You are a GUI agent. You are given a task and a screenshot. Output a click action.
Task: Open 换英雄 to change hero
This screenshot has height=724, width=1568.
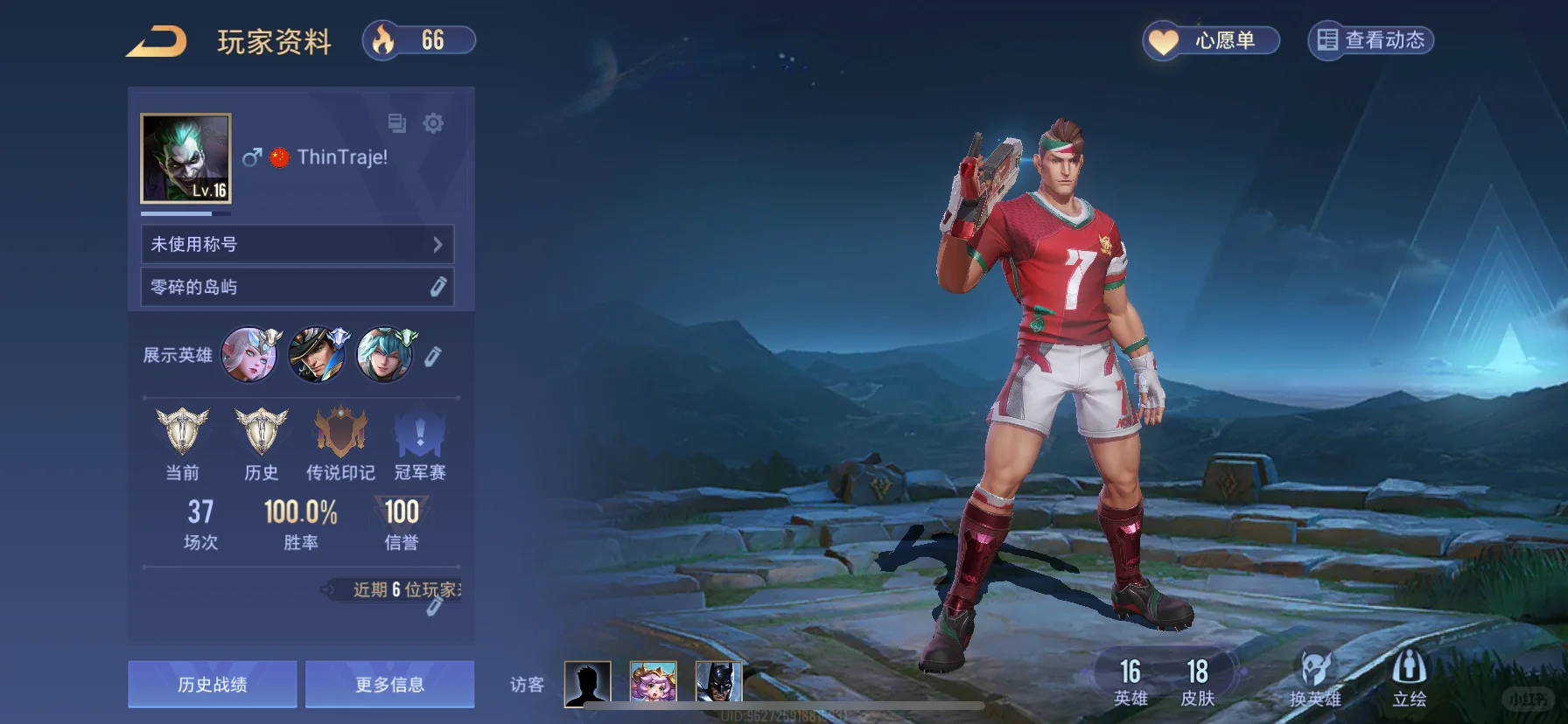point(1314,679)
